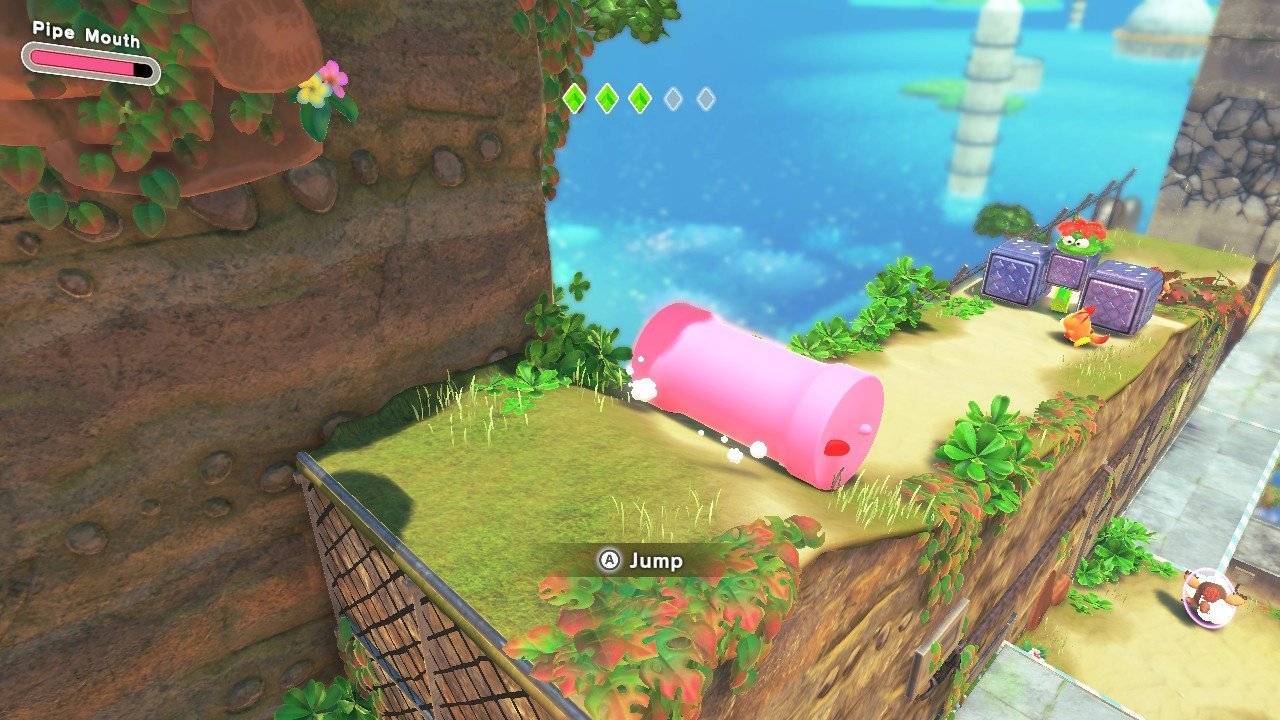Select the third green diamond icon
Viewport: 1280px width, 720px height.
click(x=639, y=98)
